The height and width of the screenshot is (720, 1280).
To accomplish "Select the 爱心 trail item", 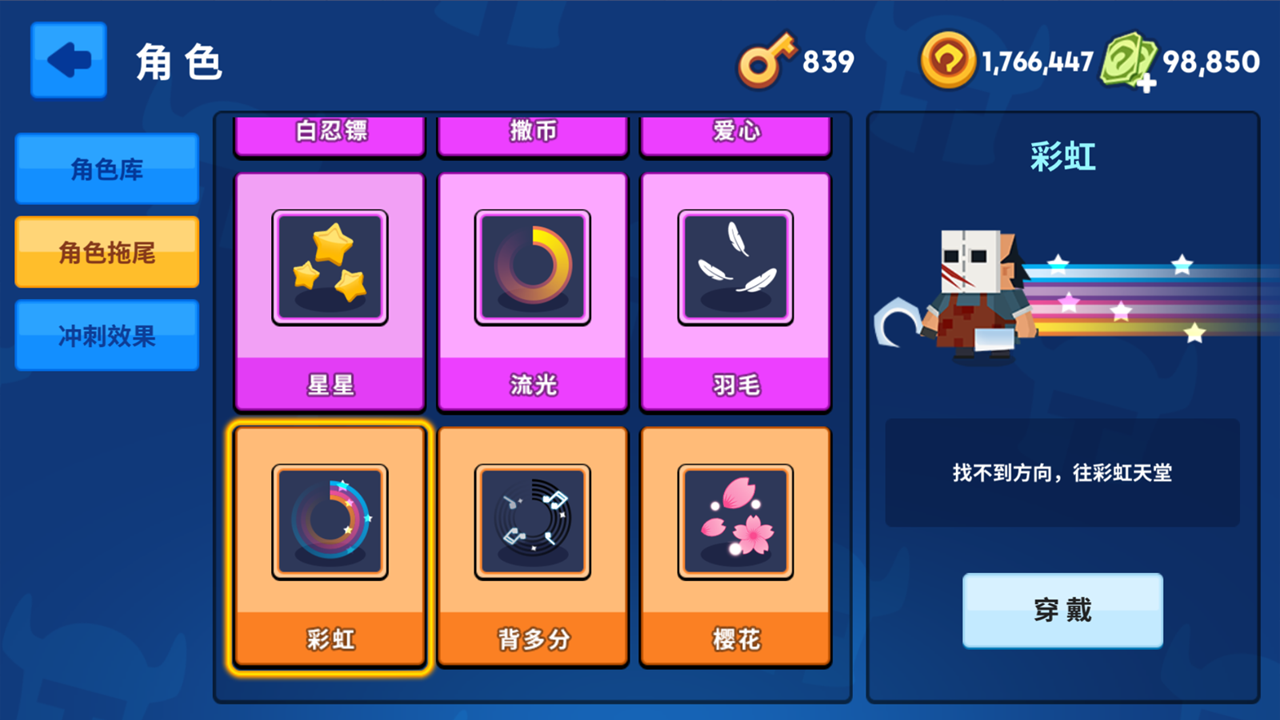I will (x=736, y=135).
